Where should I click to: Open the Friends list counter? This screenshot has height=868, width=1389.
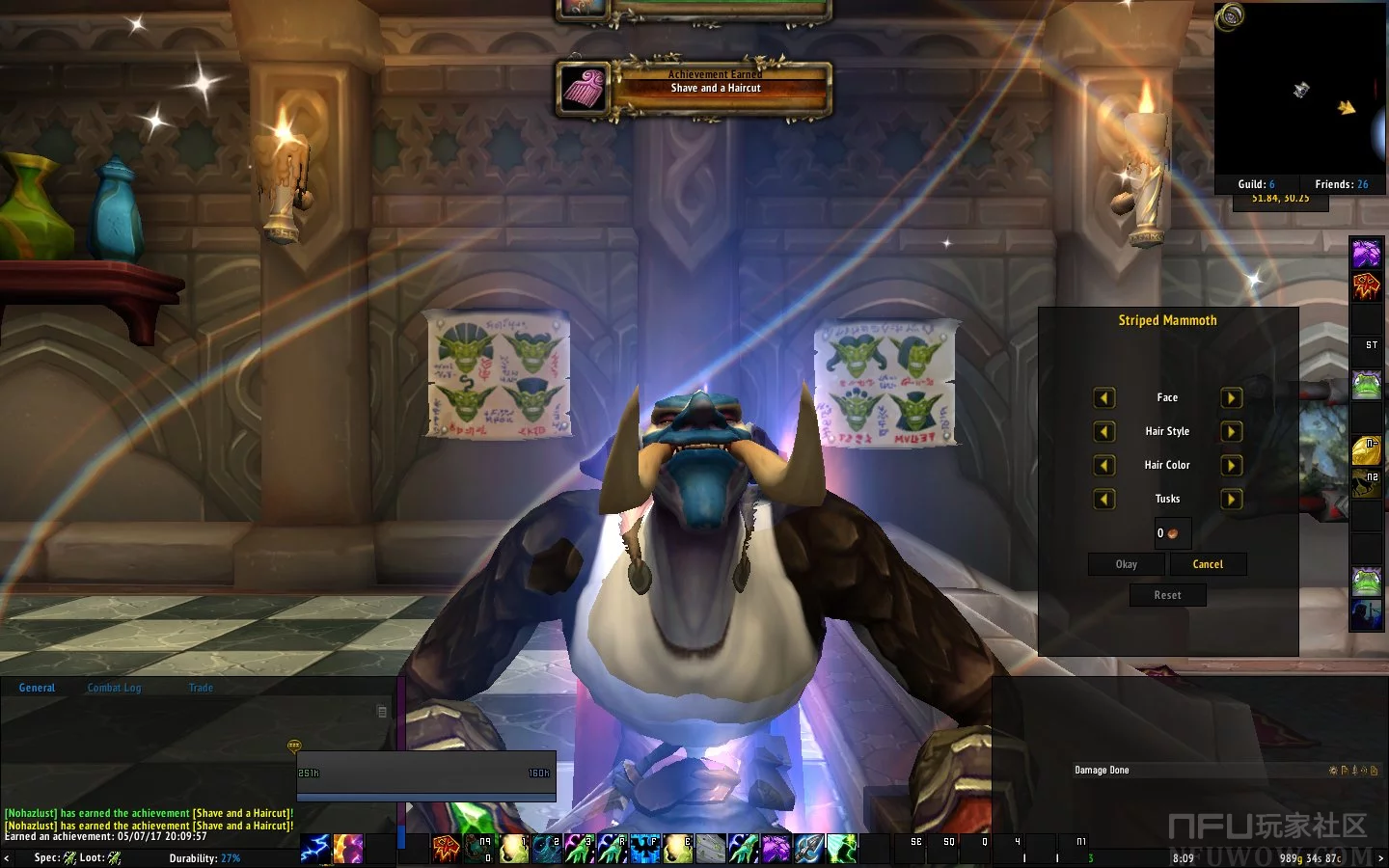[x=1341, y=184]
